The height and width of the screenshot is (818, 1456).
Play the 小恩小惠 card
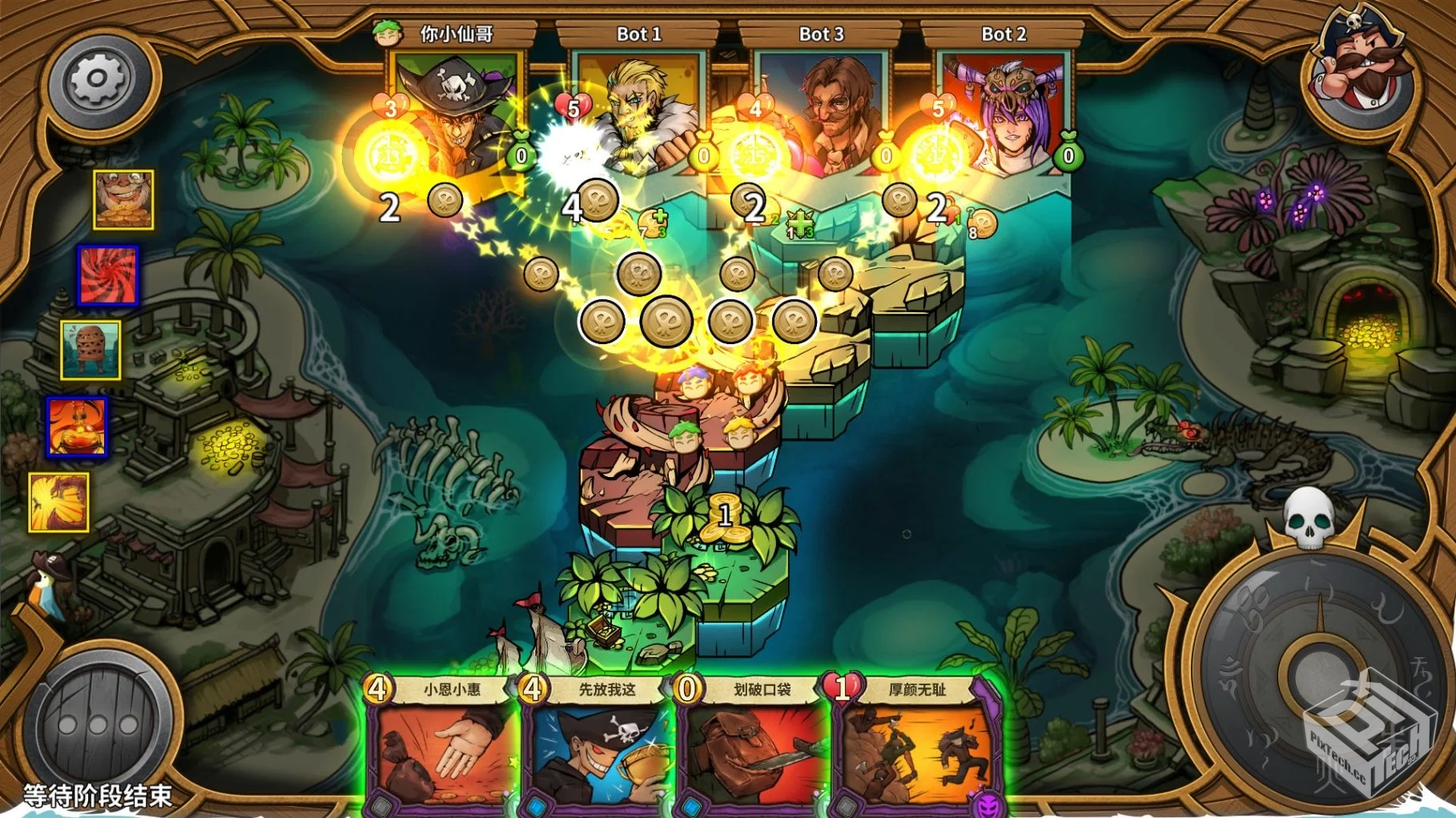point(440,752)
